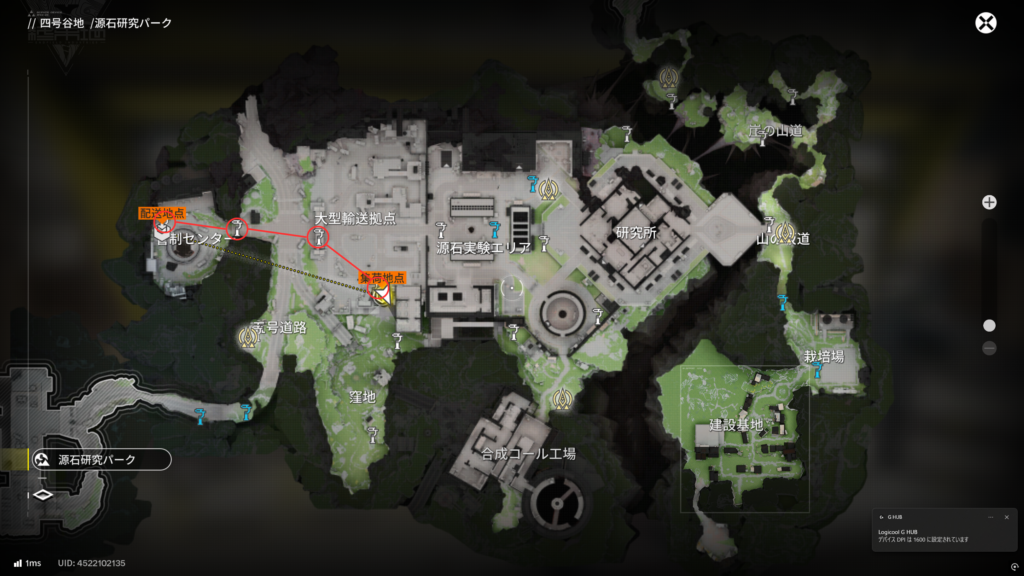Click the 配送地点 delivery marker
Screen dimensions: 1024x576
click(162, 228)
